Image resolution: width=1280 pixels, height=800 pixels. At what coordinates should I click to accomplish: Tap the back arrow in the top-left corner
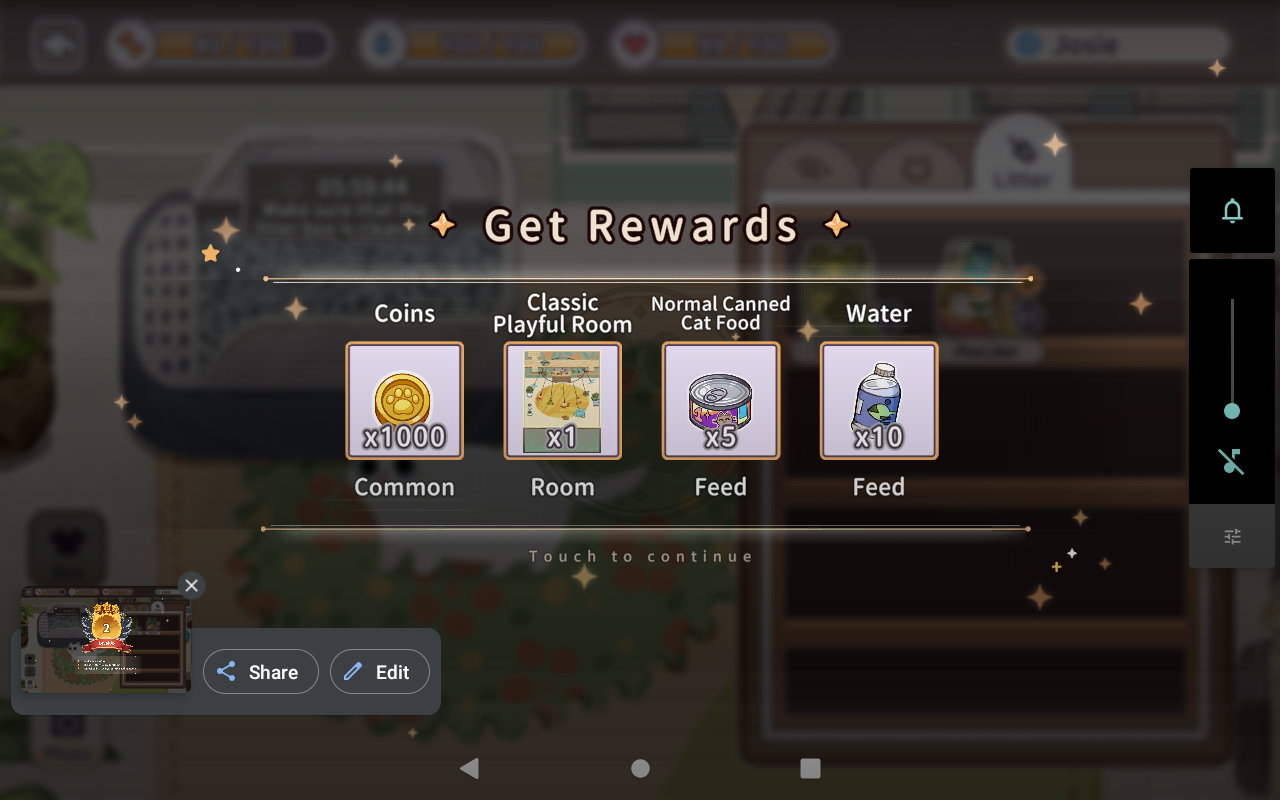click(x=57, y=44)
